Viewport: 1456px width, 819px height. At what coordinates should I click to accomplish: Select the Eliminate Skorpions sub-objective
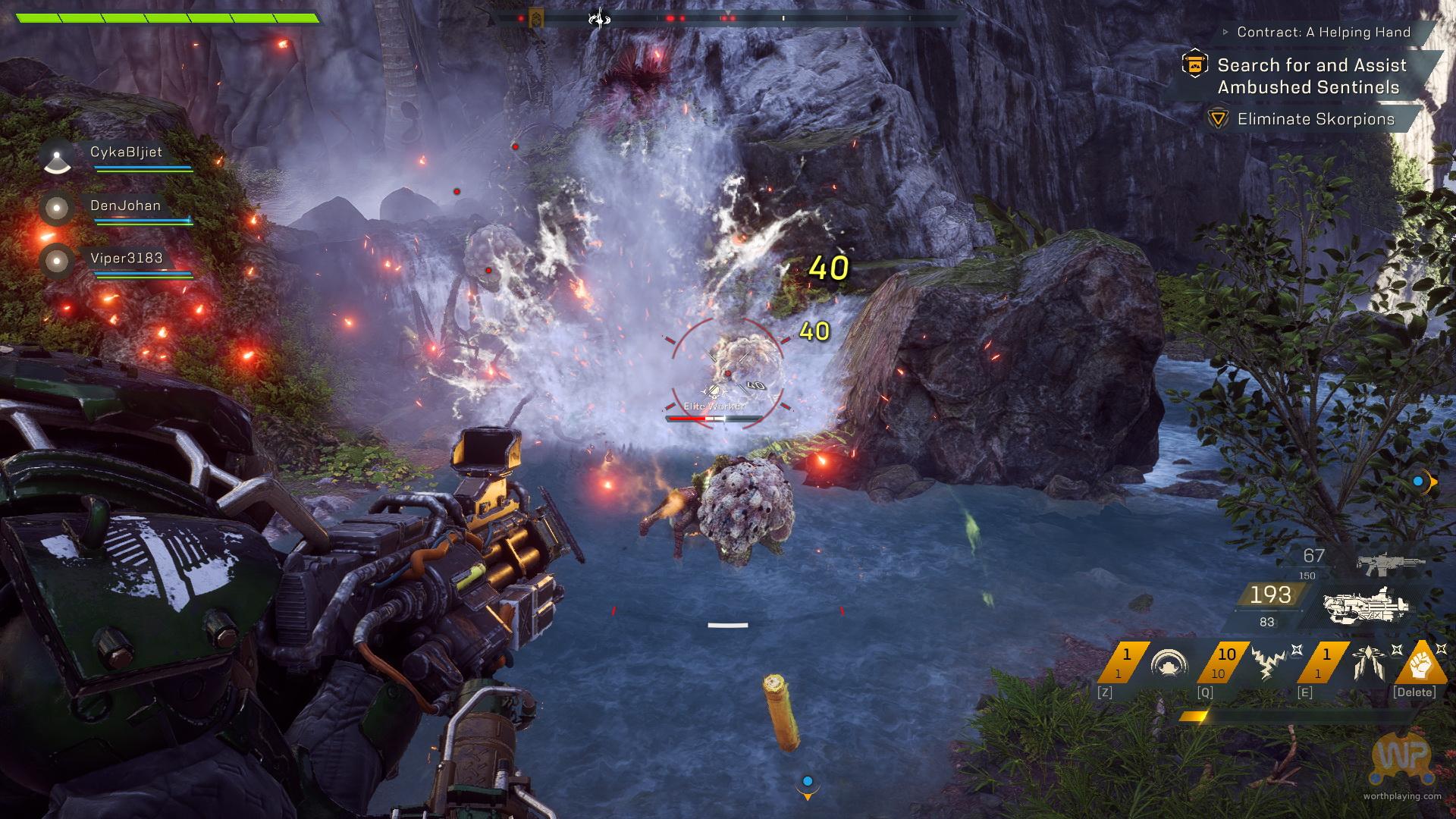[x=1316, y=119]
